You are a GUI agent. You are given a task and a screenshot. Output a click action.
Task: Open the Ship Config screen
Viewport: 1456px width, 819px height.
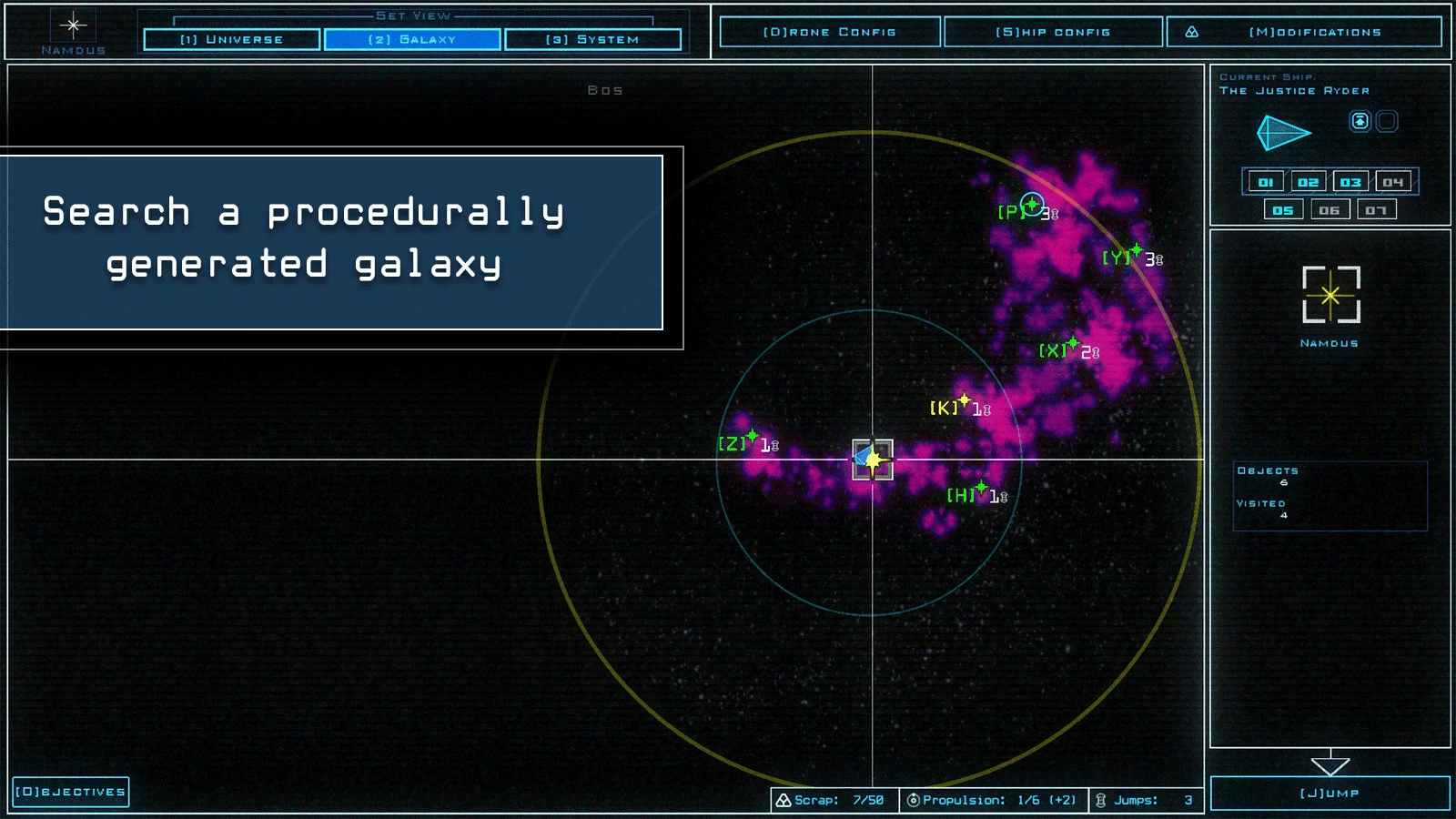pyautogui.click(x=1053, y=32)
